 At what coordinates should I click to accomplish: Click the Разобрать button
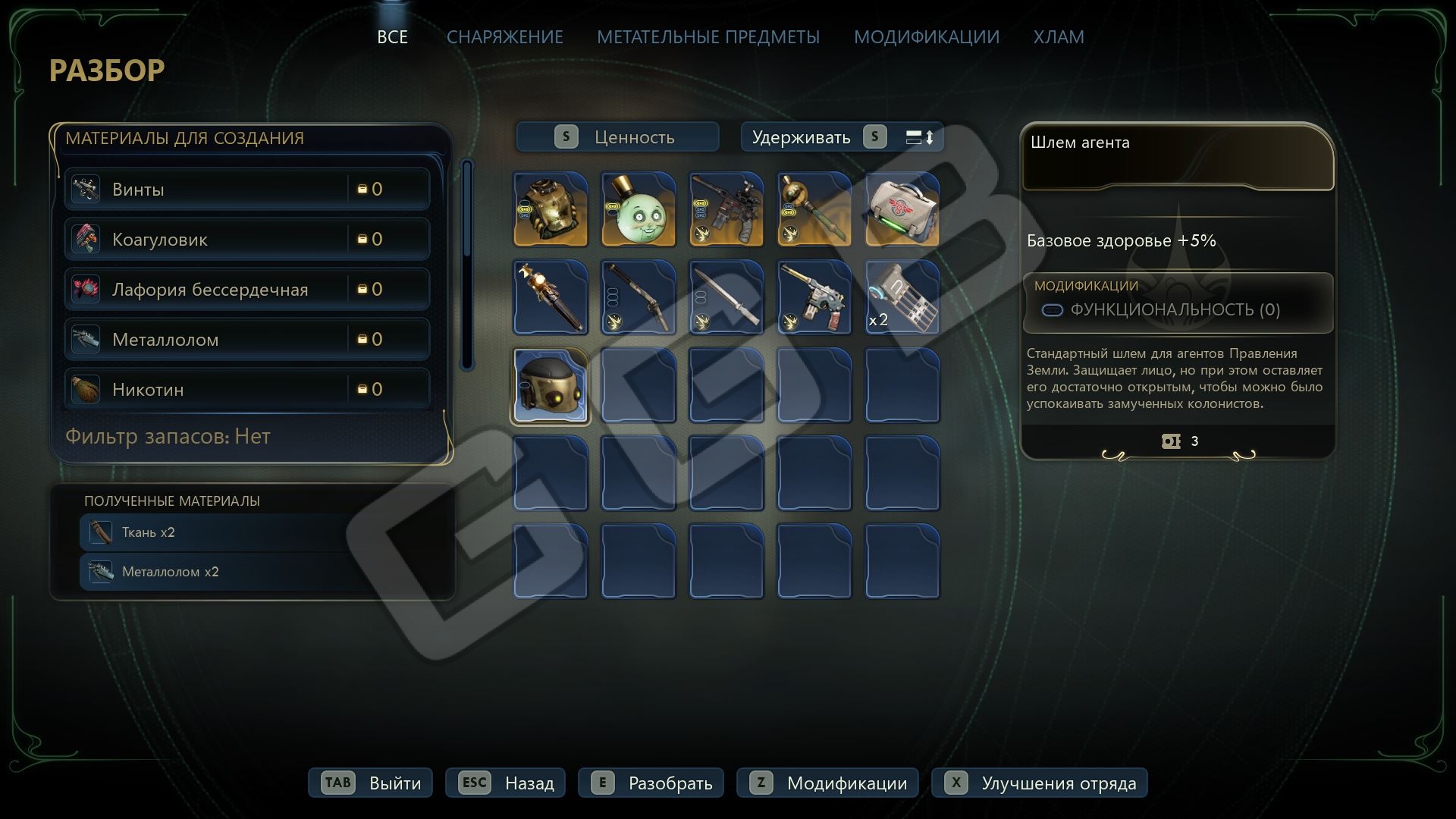coord(651,783)
